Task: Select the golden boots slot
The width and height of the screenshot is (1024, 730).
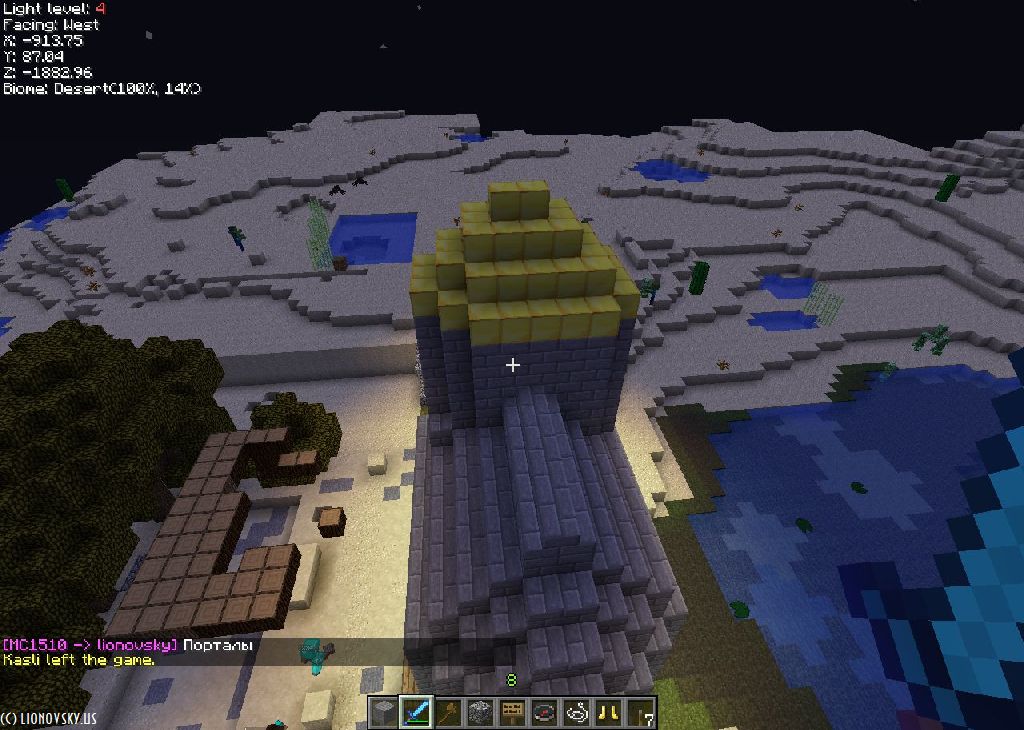Action: point(608,713)
